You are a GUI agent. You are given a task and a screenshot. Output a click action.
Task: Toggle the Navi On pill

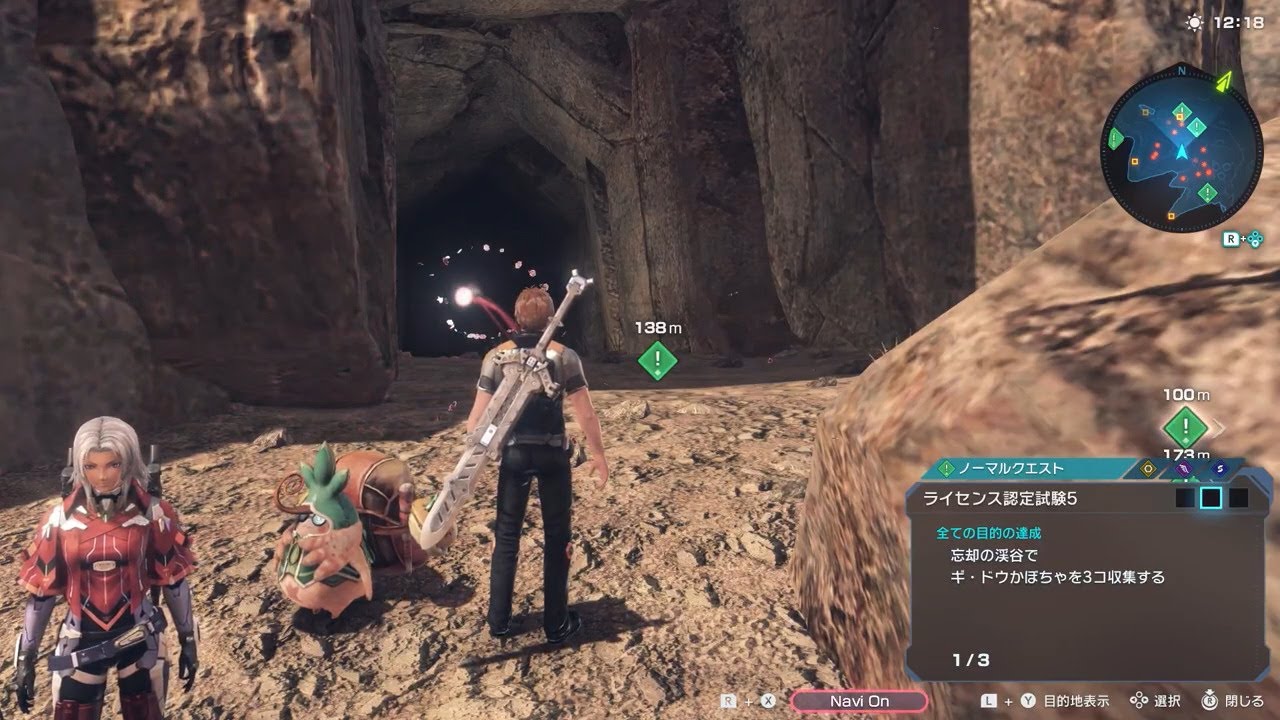(859, 701)
